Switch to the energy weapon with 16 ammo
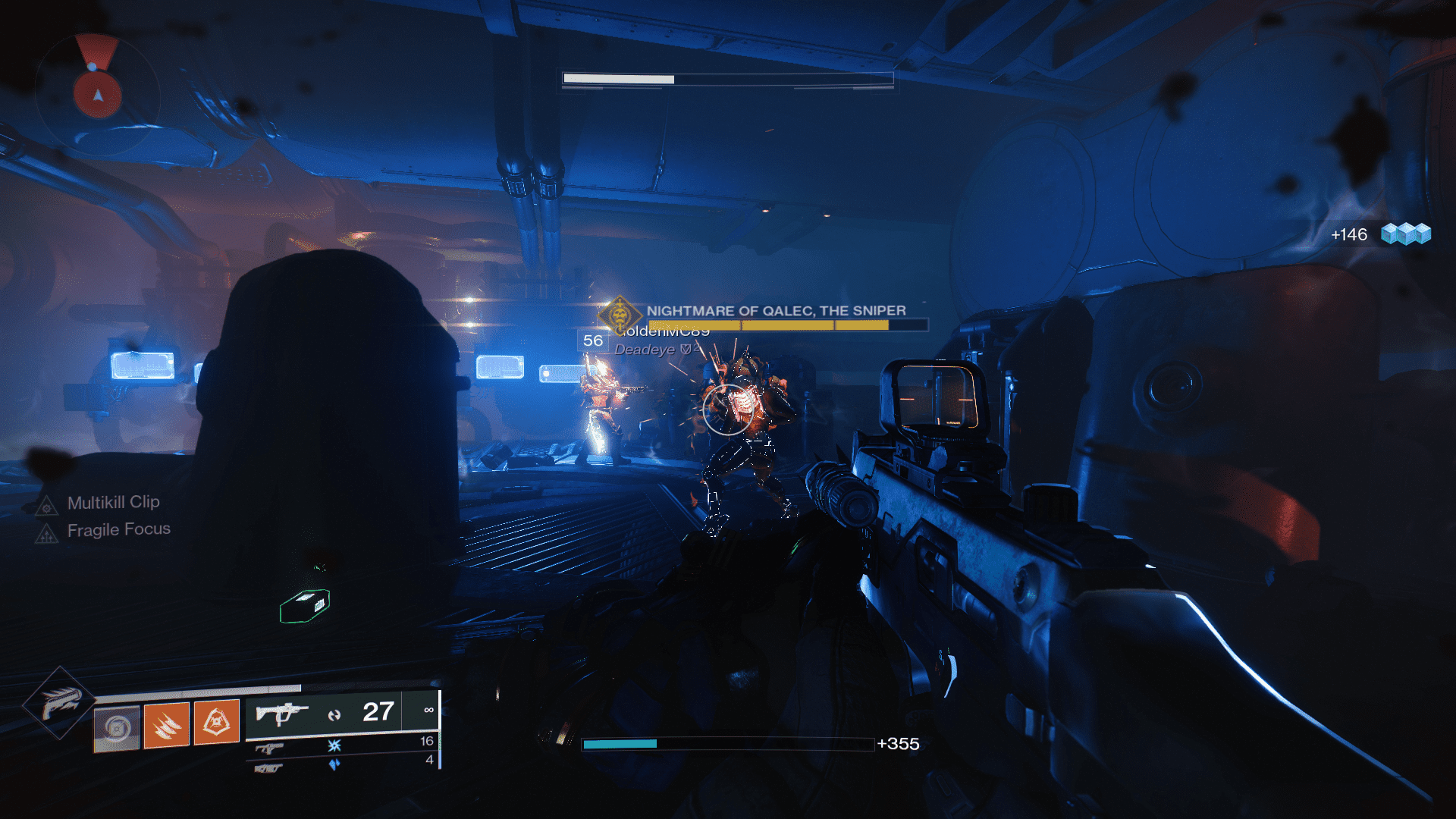This screenshot has height=819, width=1456. point(343,745)
